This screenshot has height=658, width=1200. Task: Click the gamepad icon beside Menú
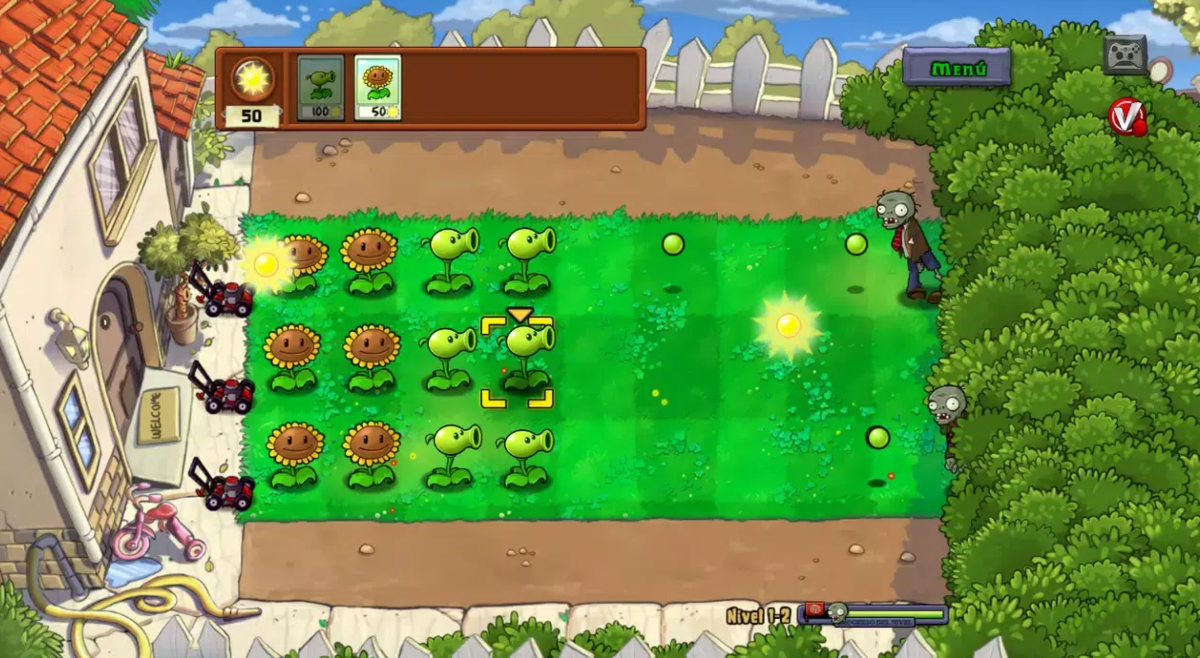(1125, 54)
